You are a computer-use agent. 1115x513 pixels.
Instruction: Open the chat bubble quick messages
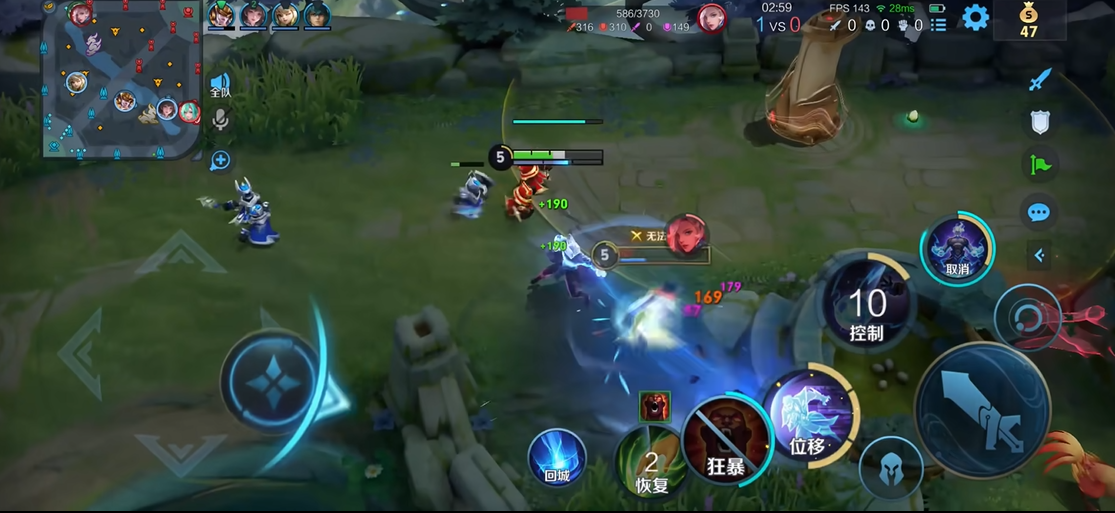pos(1039,212)
